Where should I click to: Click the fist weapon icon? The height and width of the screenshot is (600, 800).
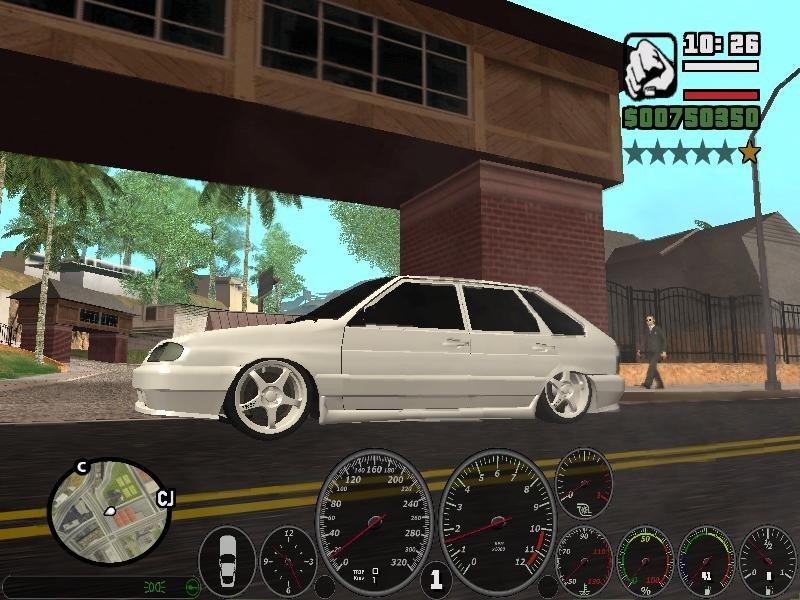[x=650, y=64]
